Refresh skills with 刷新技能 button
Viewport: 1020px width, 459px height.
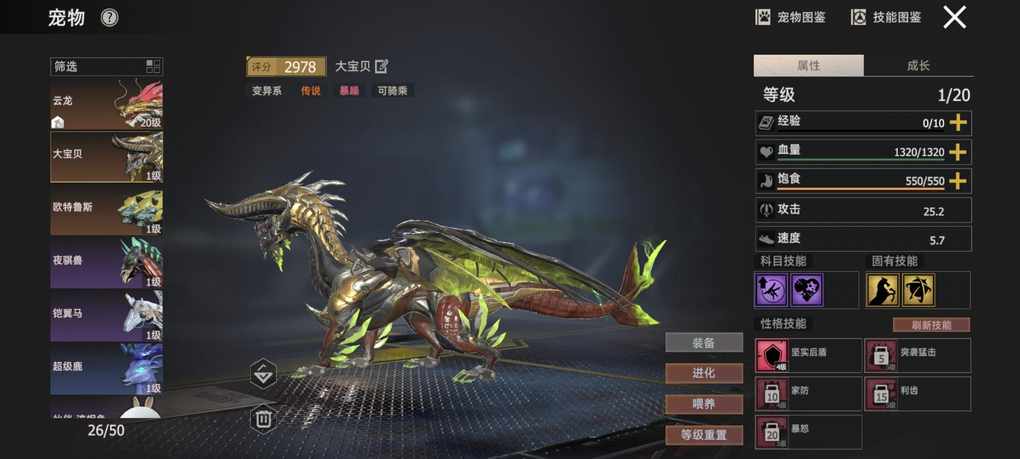coord(930,325)
